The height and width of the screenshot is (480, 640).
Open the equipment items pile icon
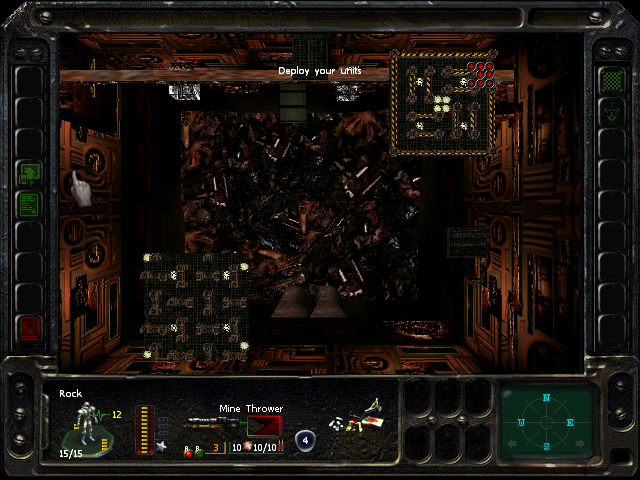coord(360,419)
